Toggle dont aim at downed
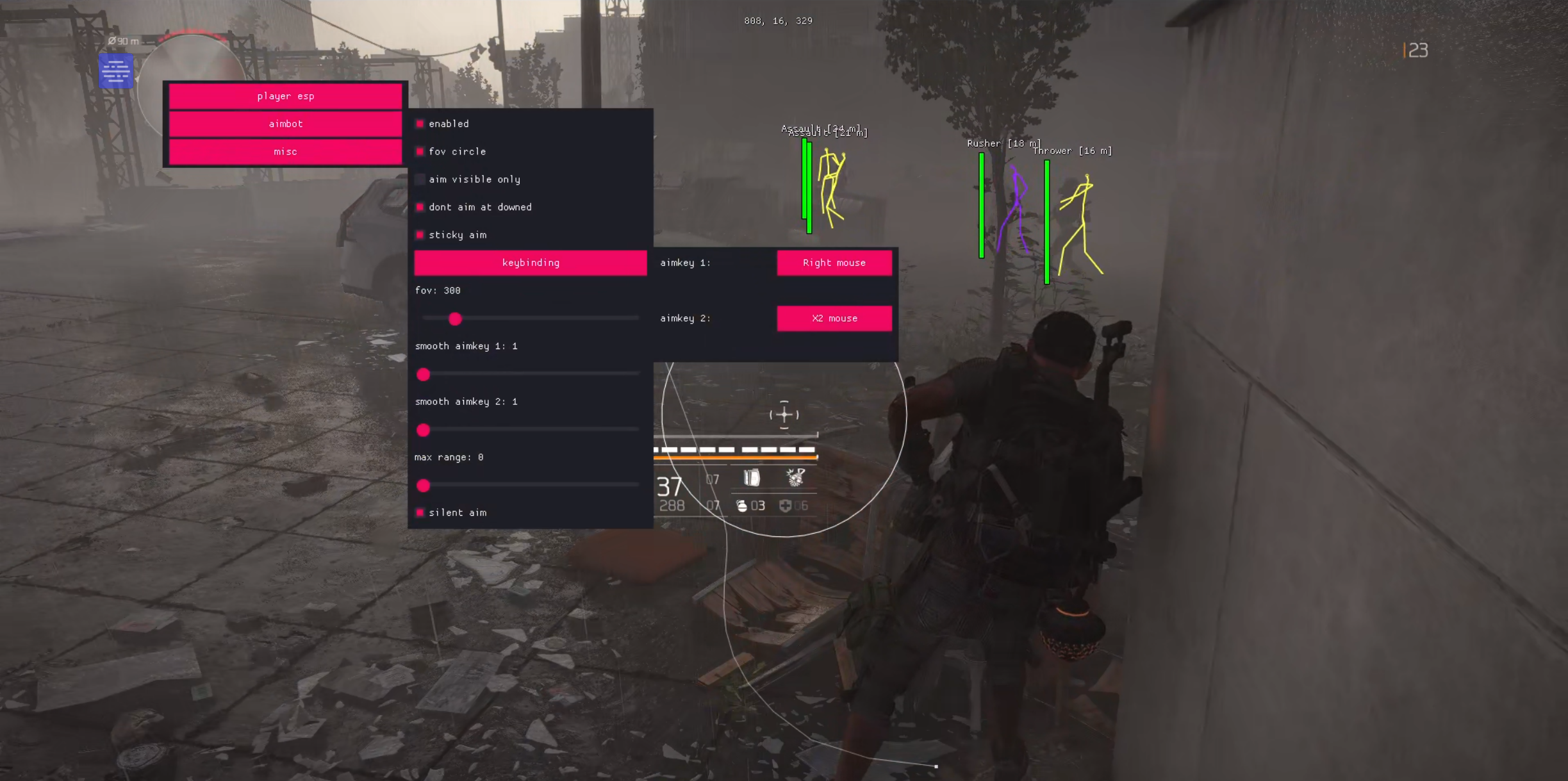1568x781 pixels. coord(420,207)
